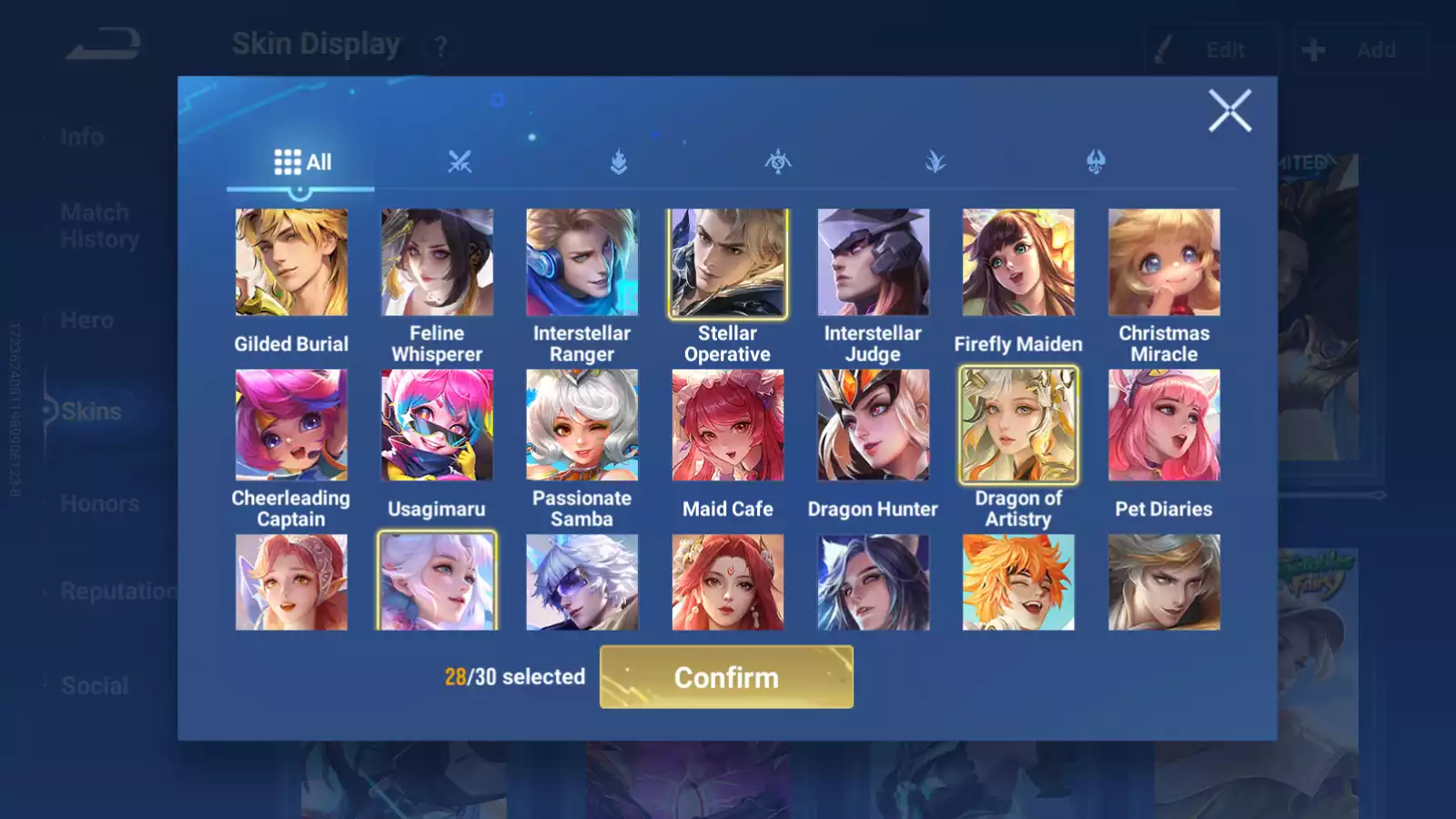
Task: Switch to the All skins tab
Action: 302,162
